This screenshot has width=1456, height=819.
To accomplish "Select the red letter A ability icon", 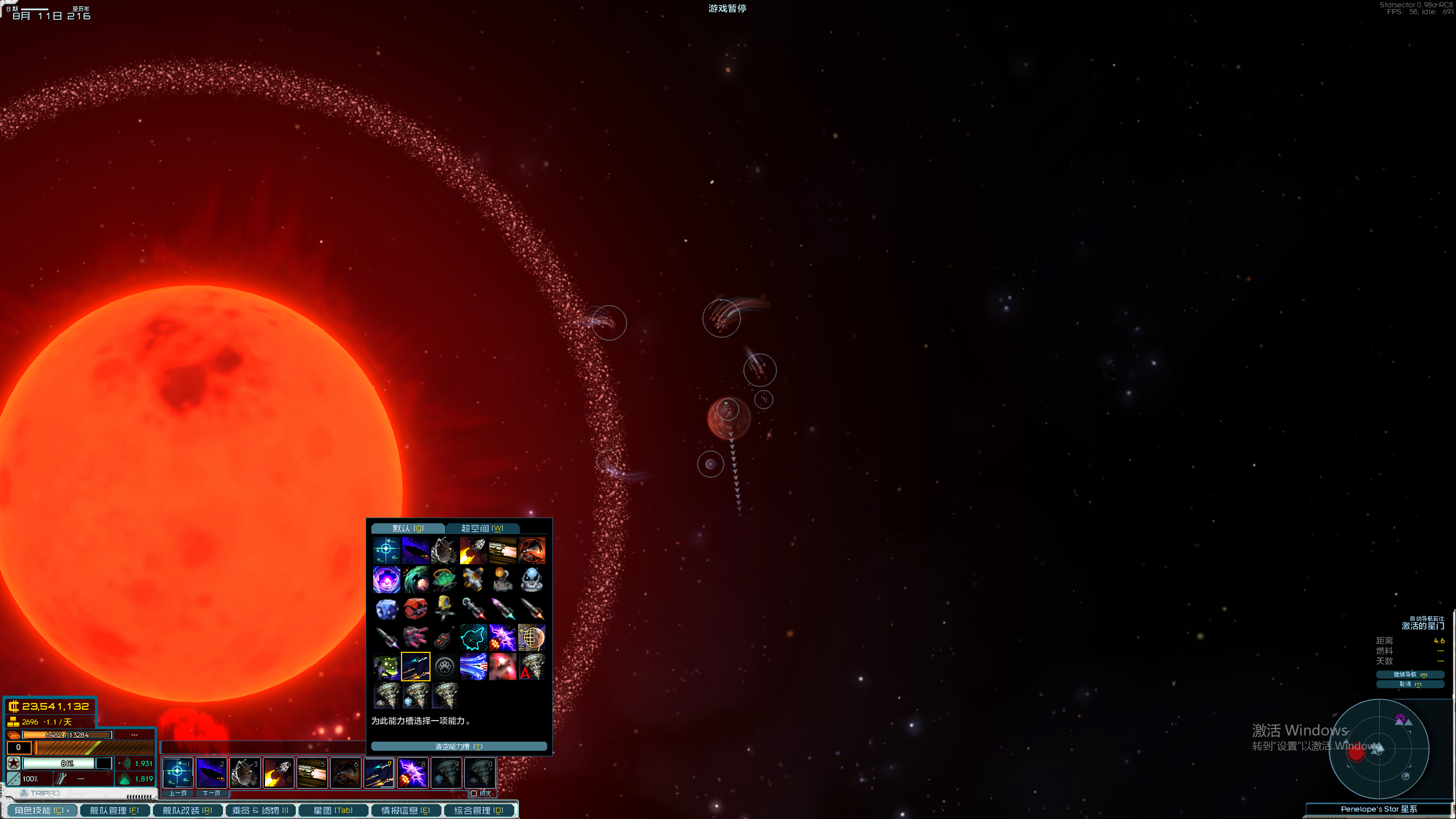I will (x=531, y=667).
